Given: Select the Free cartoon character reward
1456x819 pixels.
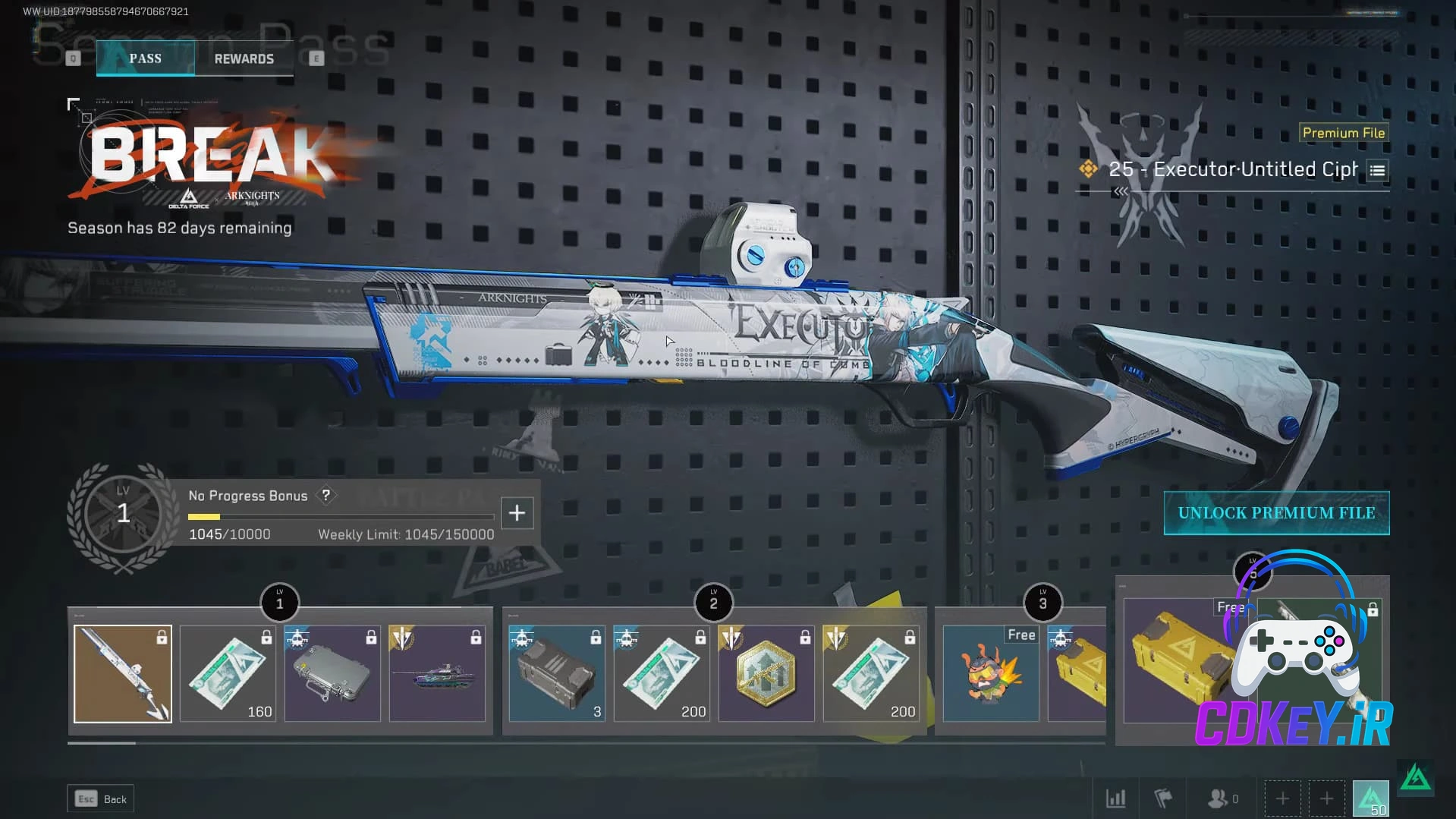Looking at the screenshot, I should click(990, 673).
